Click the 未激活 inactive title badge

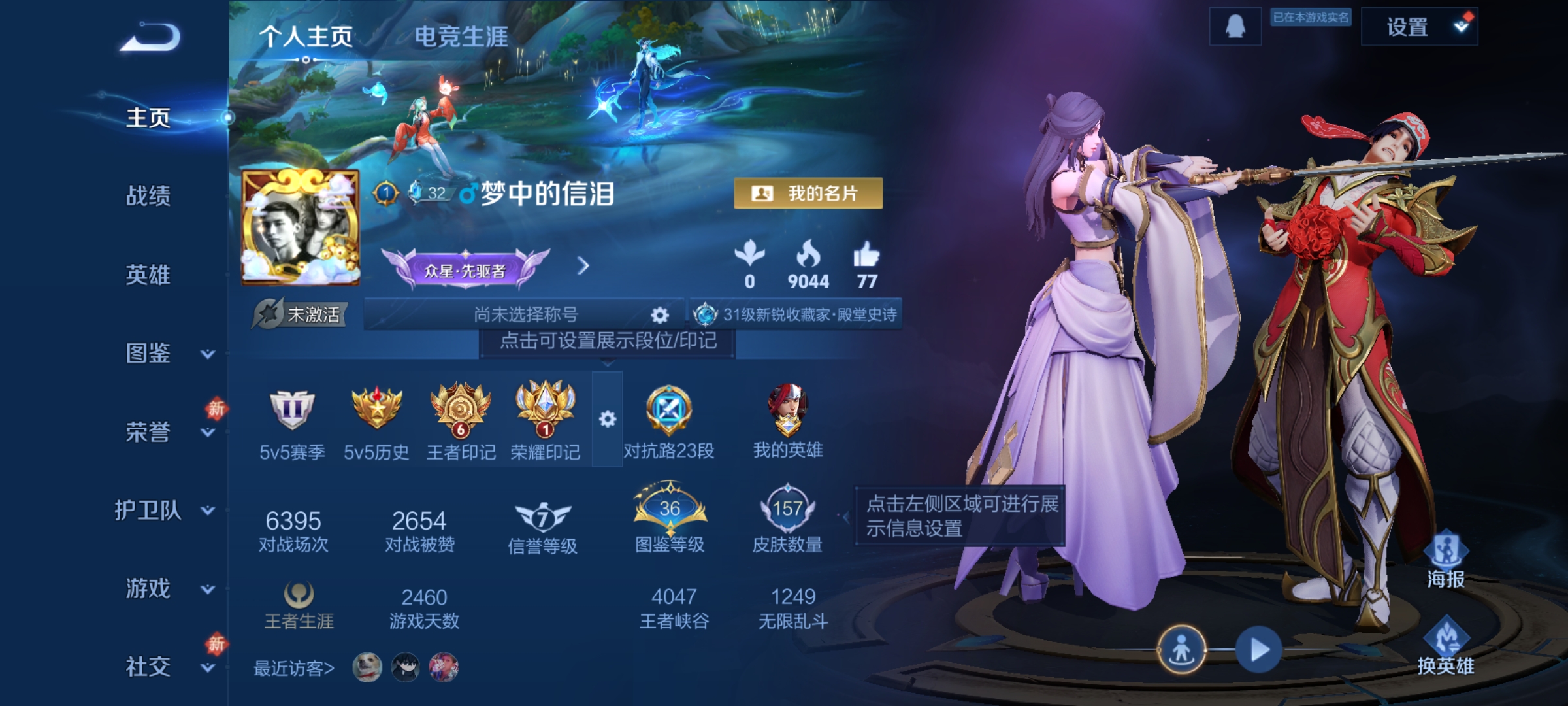[x=300, y=314]
